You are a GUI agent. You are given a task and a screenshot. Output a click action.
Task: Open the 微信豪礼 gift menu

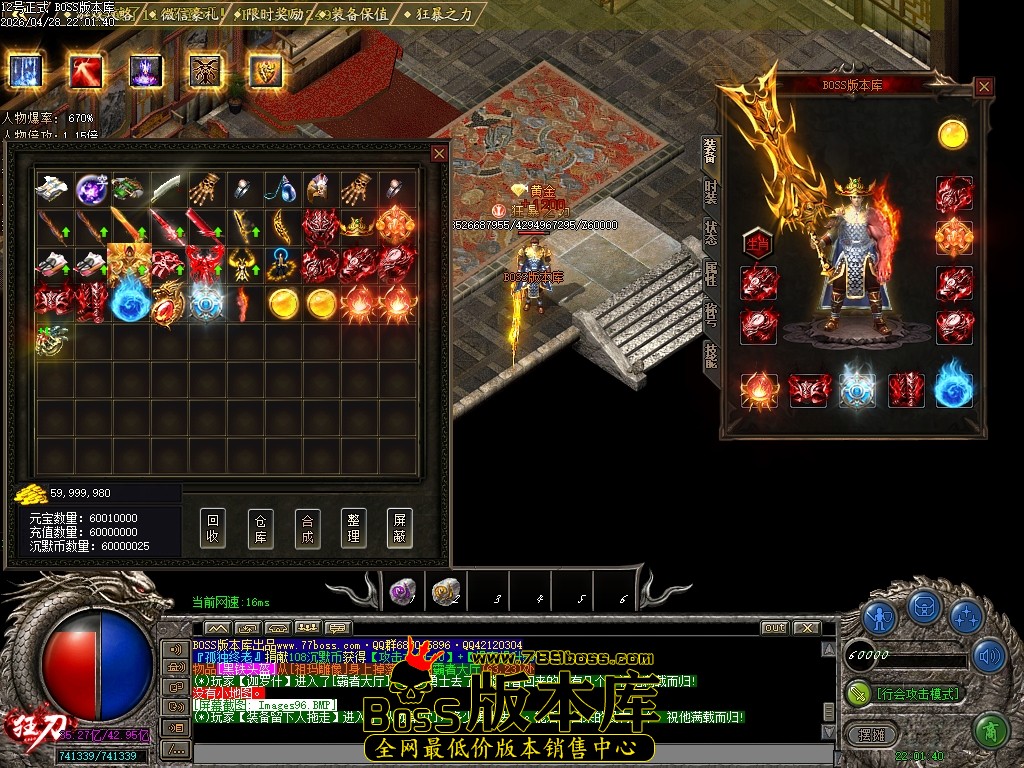187,15
